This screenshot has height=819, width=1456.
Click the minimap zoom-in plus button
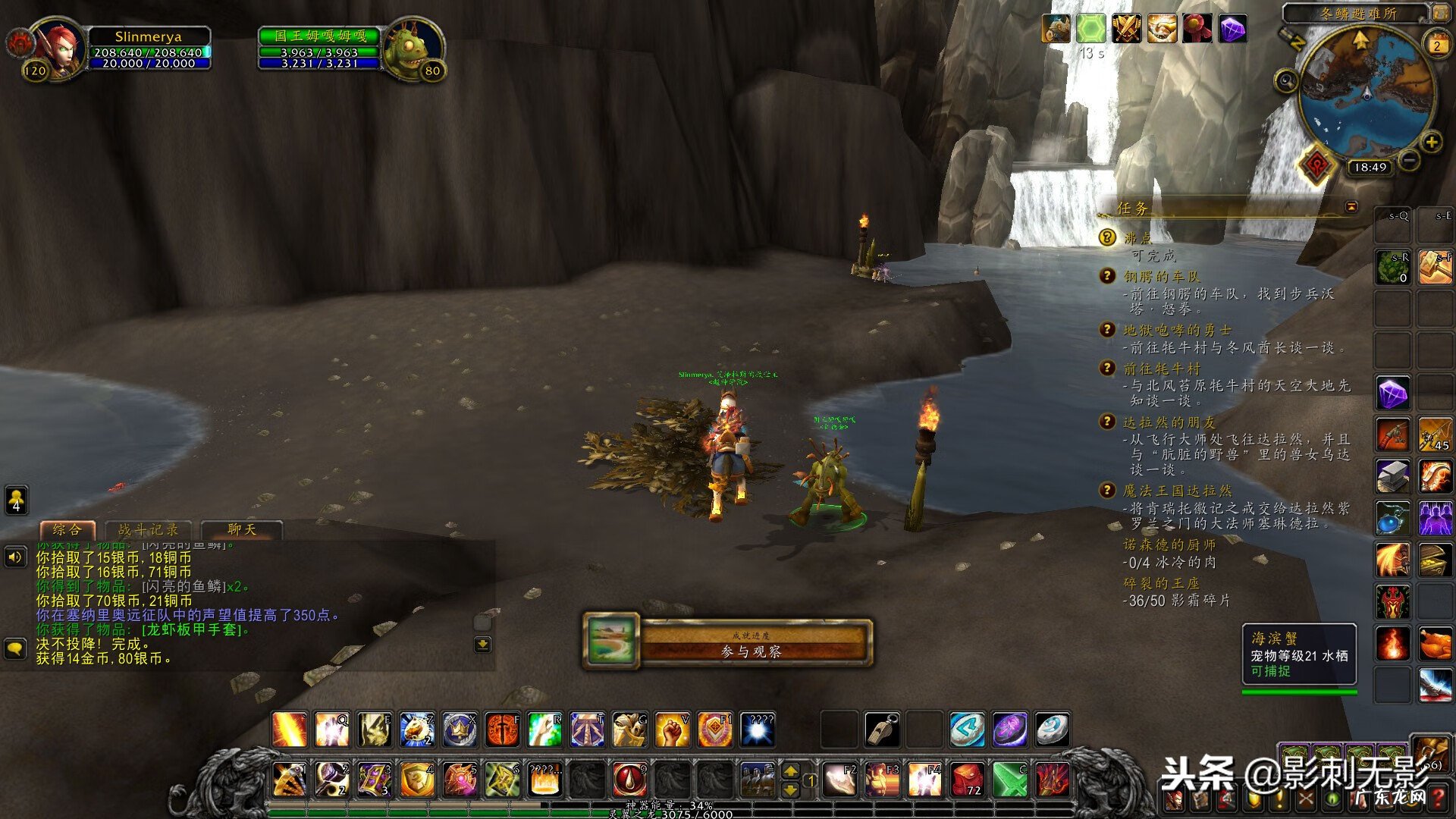click(1431, 142)
